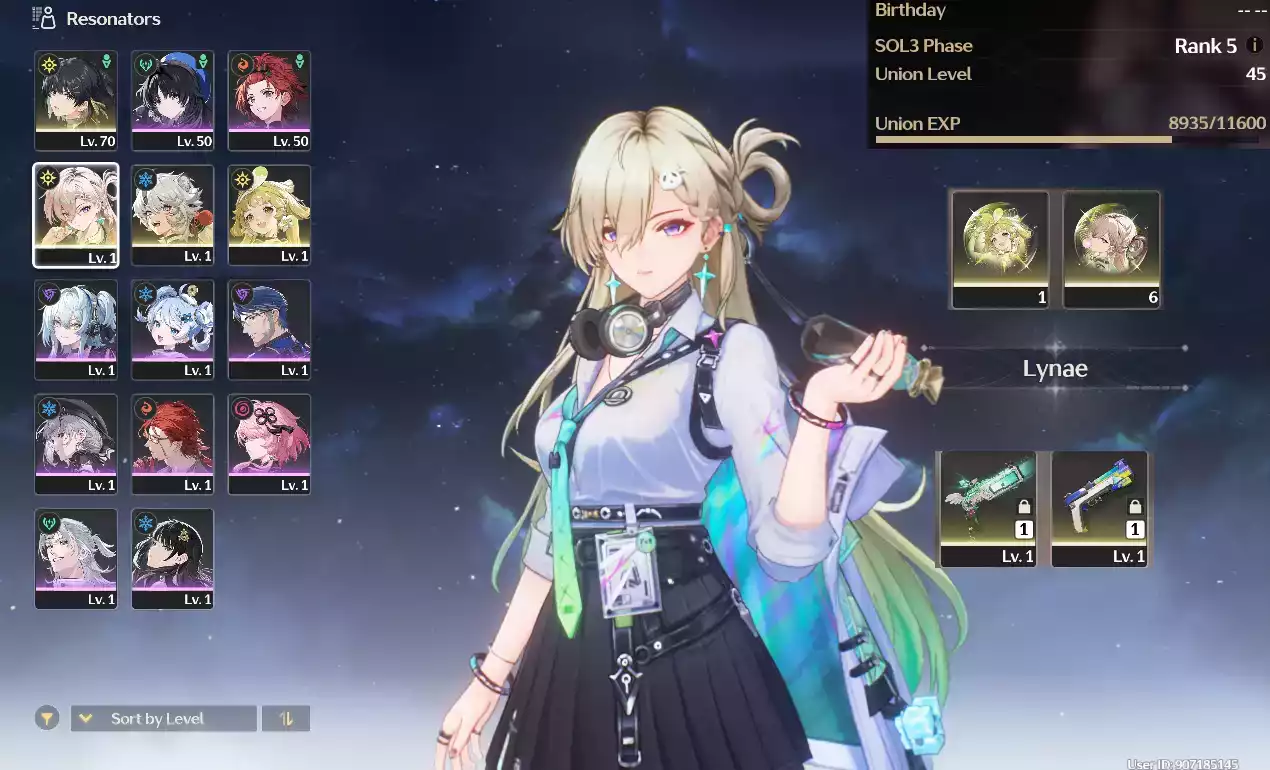This screenshot has height=770, width=1270.
Task: Select the teal winged pistol weapon slot
Action: [989, 508]
